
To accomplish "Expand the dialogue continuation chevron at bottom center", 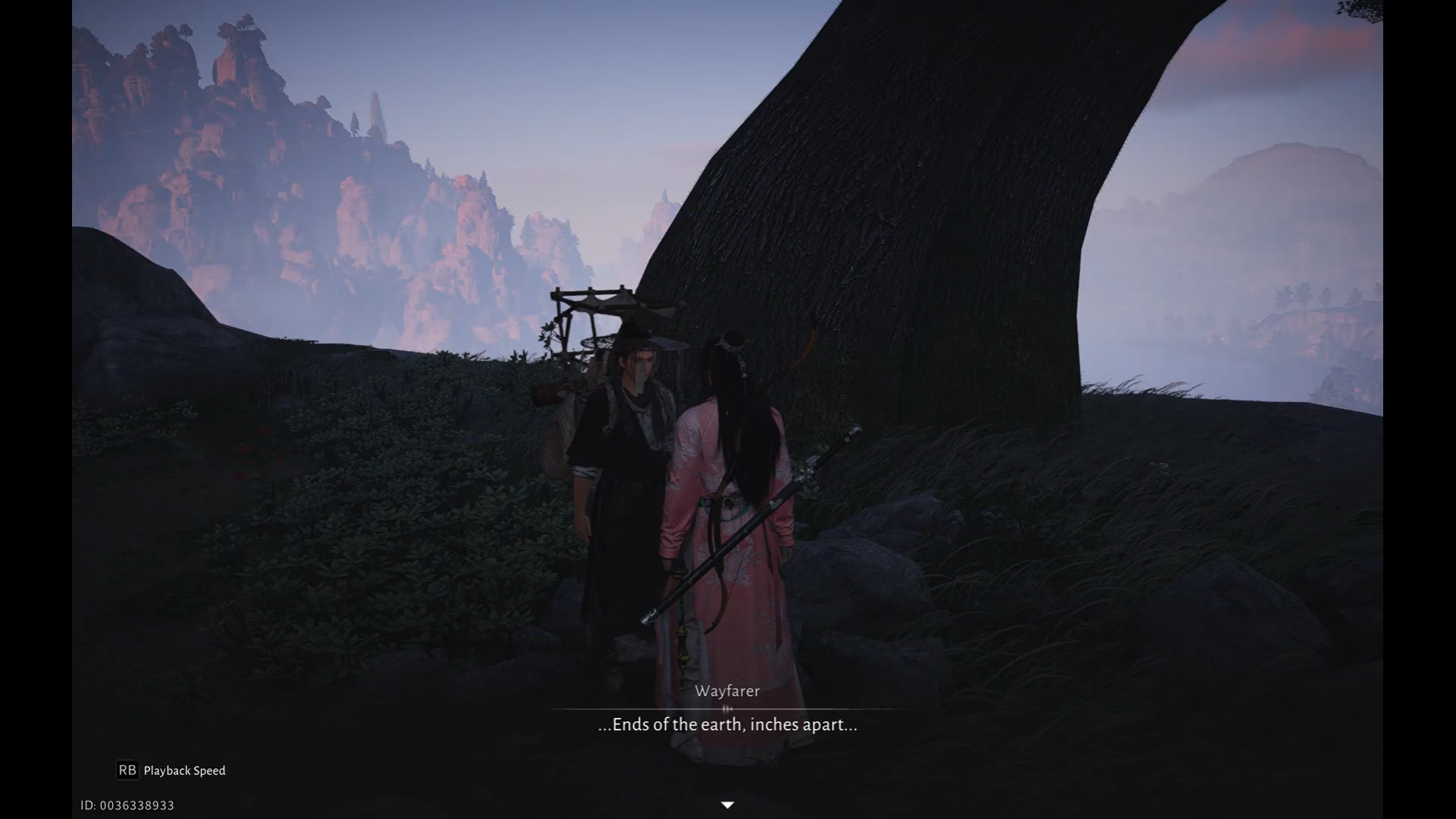I will point(728,805).
